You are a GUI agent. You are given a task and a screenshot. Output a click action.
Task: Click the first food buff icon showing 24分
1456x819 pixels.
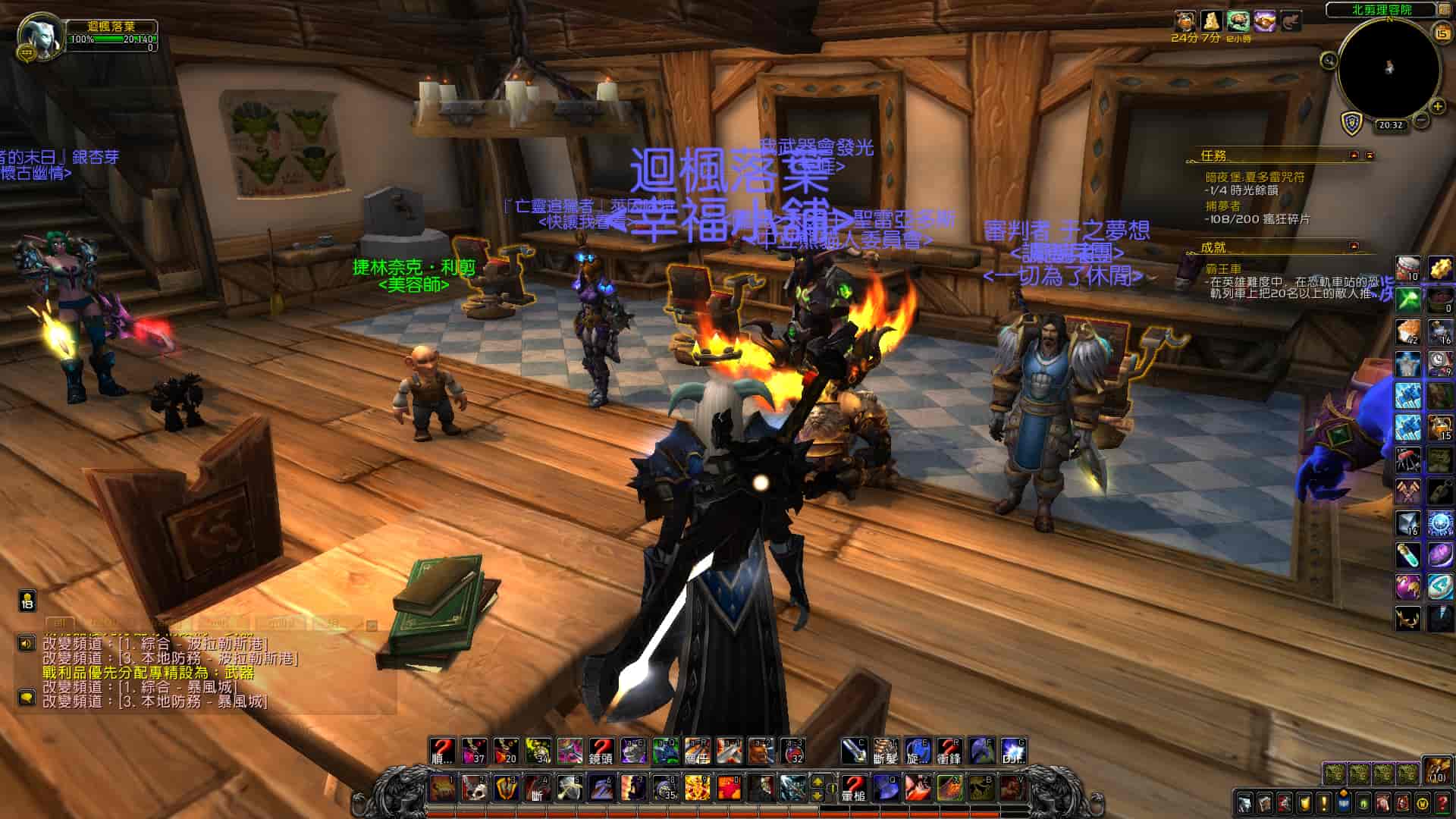(1185, 21)
